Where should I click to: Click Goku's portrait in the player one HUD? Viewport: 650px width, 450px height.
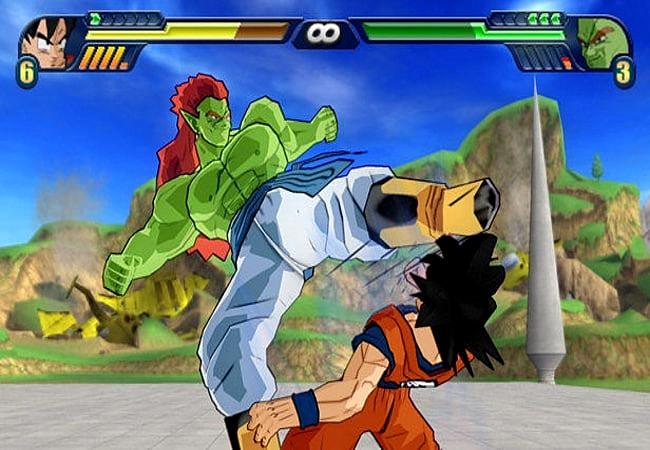pyautogui.click(x=47, y=41)
